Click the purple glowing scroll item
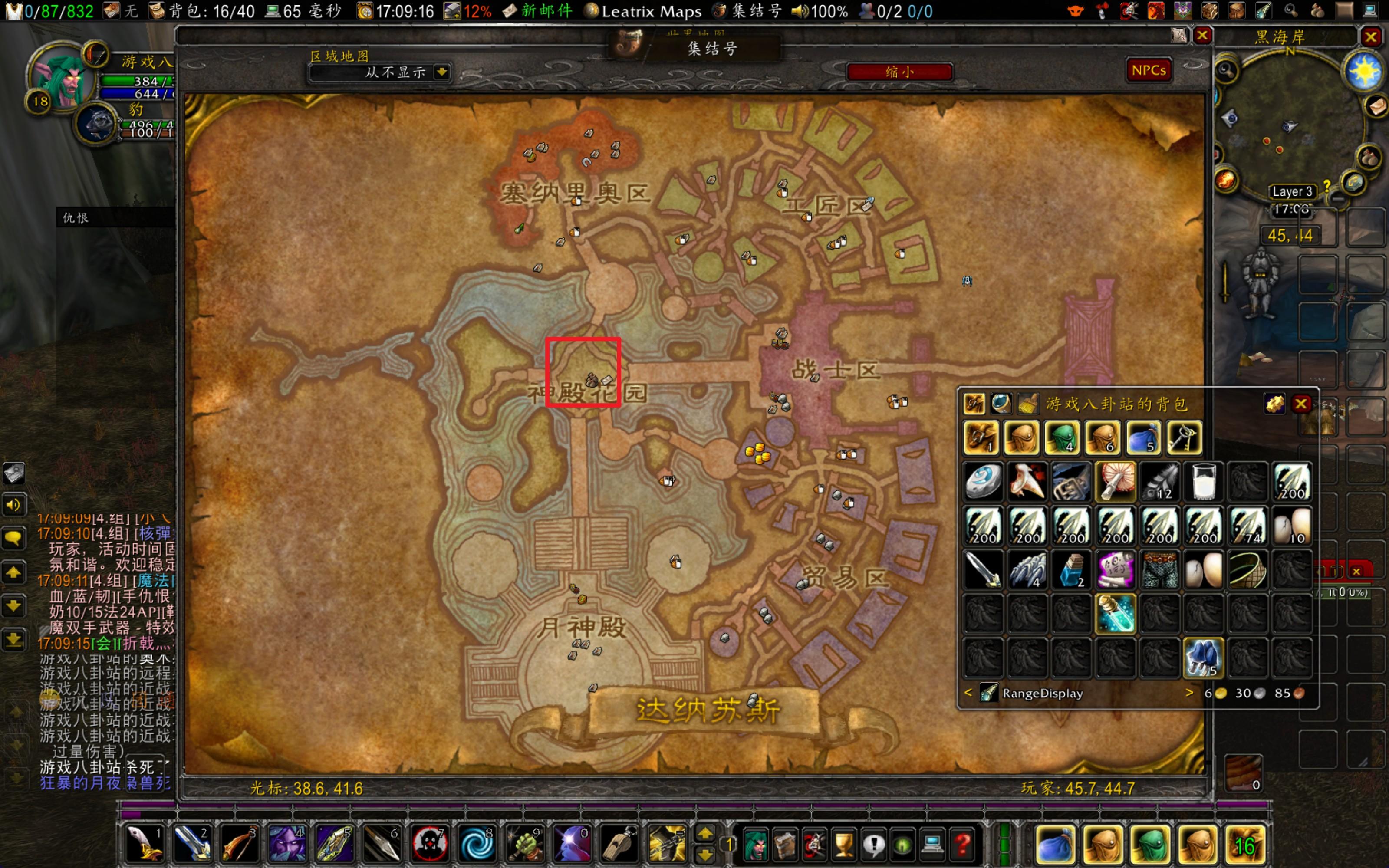This screenshot has width=1389, height=868. tap(1115, 570)
